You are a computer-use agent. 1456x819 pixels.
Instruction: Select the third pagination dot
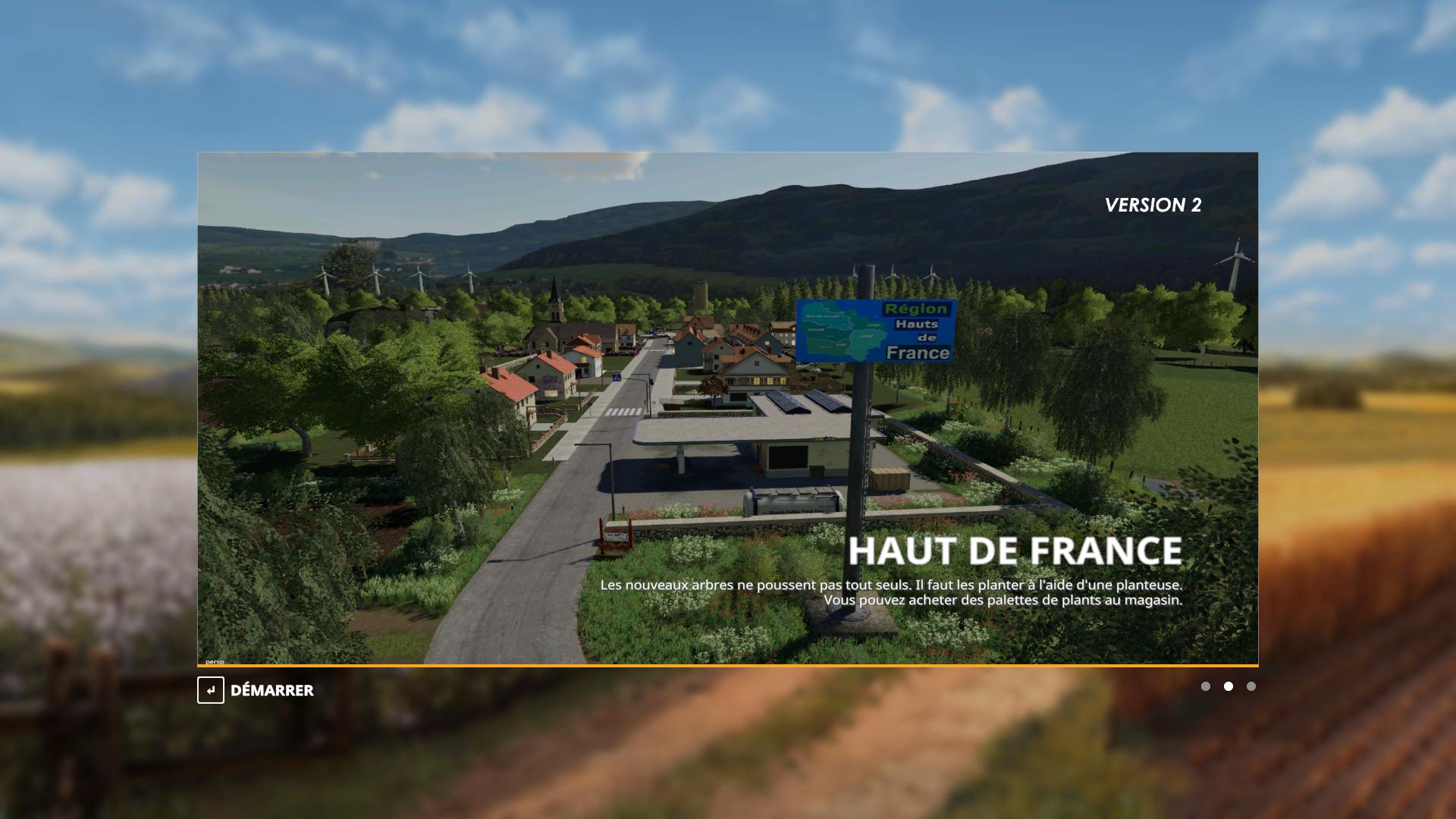point(1251,686)
